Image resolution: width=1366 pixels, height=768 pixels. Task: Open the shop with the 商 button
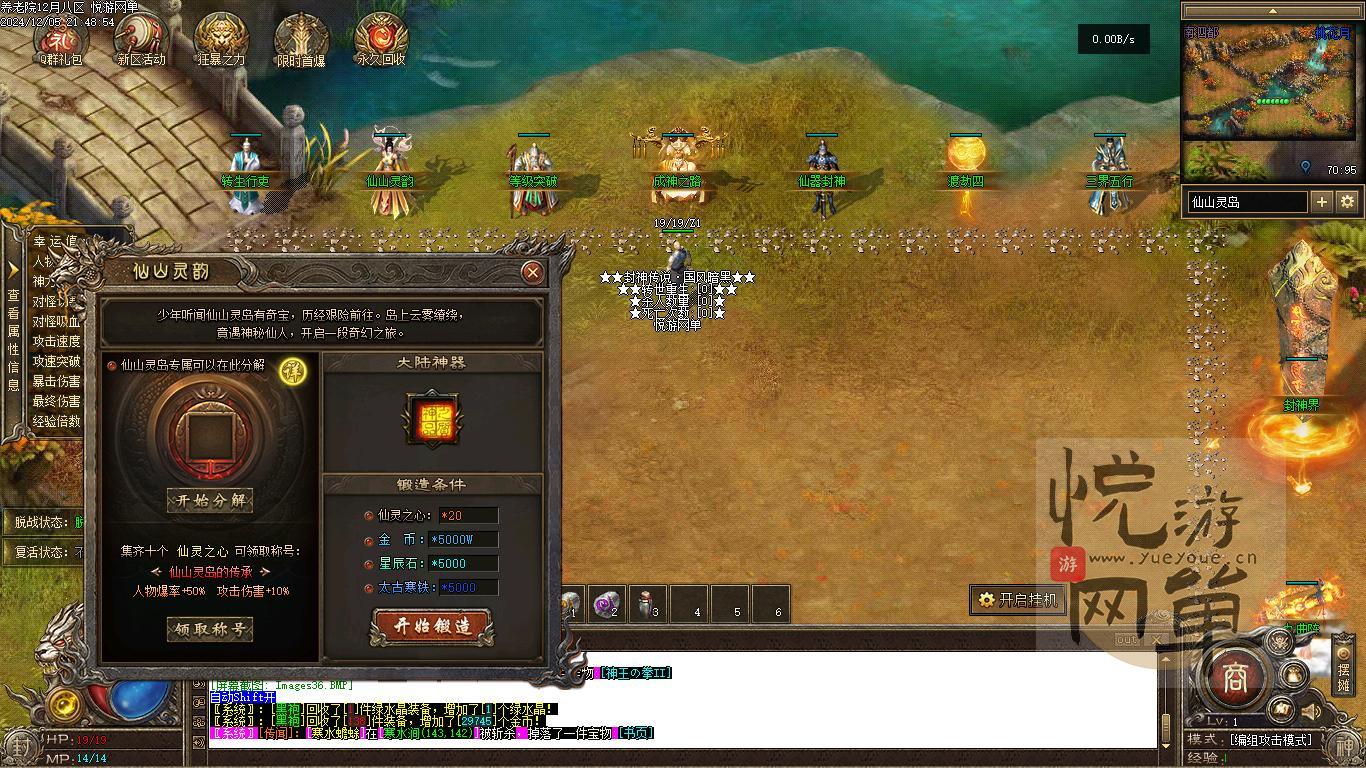pos(1235,679)
